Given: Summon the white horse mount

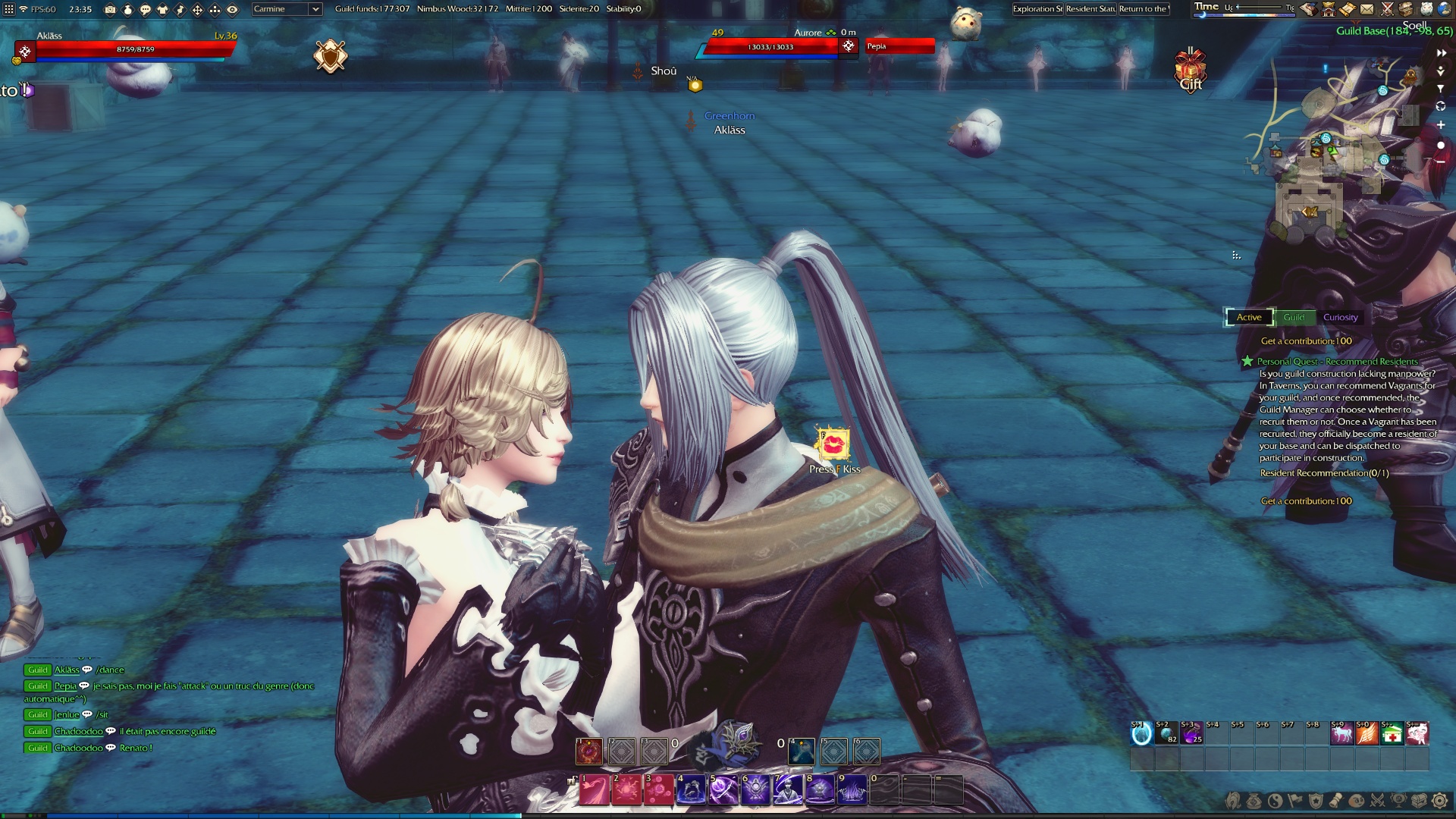Looking at the screenshot, I should pyautogui.click(x=1341, y=734).
